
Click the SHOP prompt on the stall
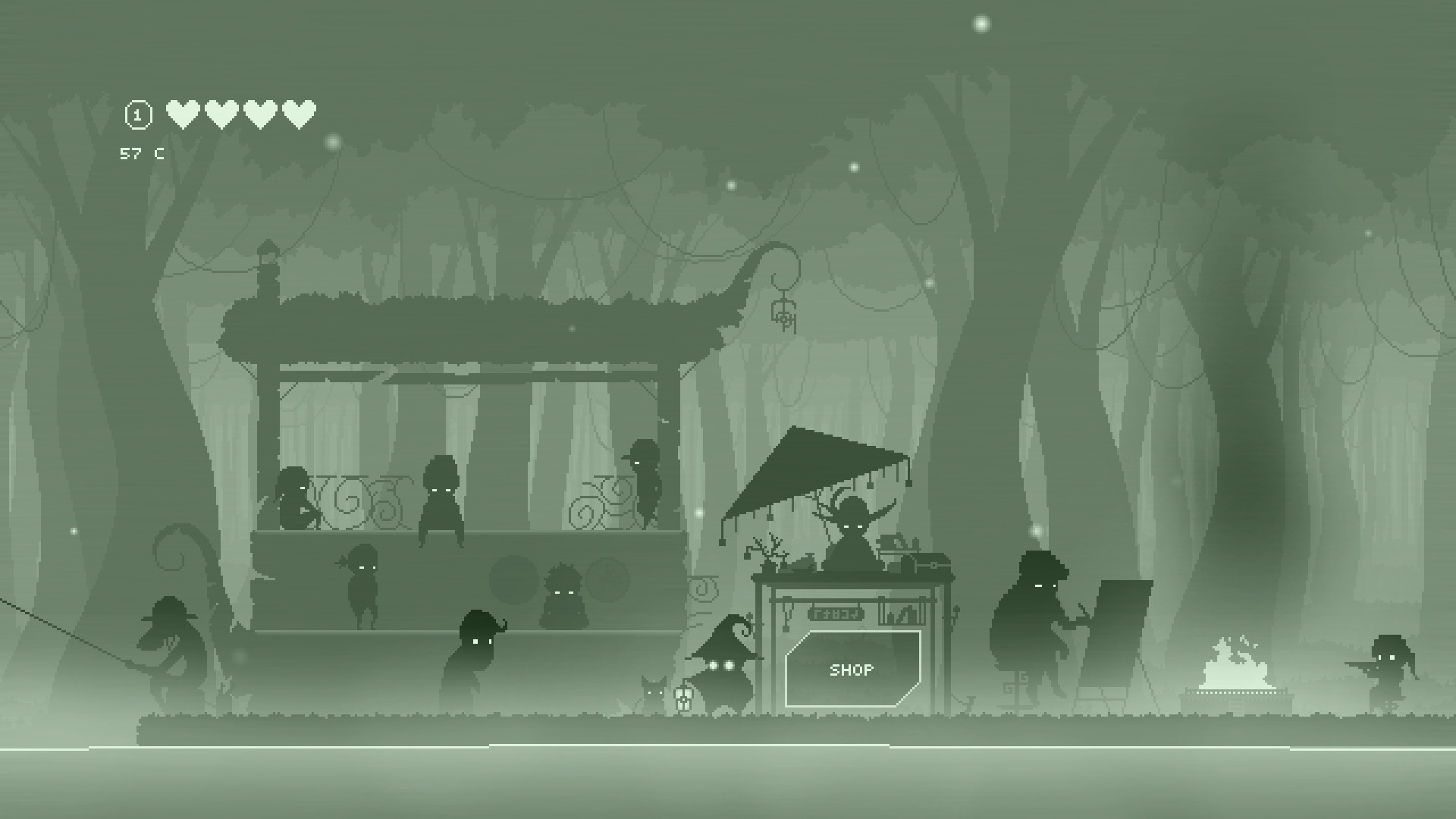tap(851, 670)
